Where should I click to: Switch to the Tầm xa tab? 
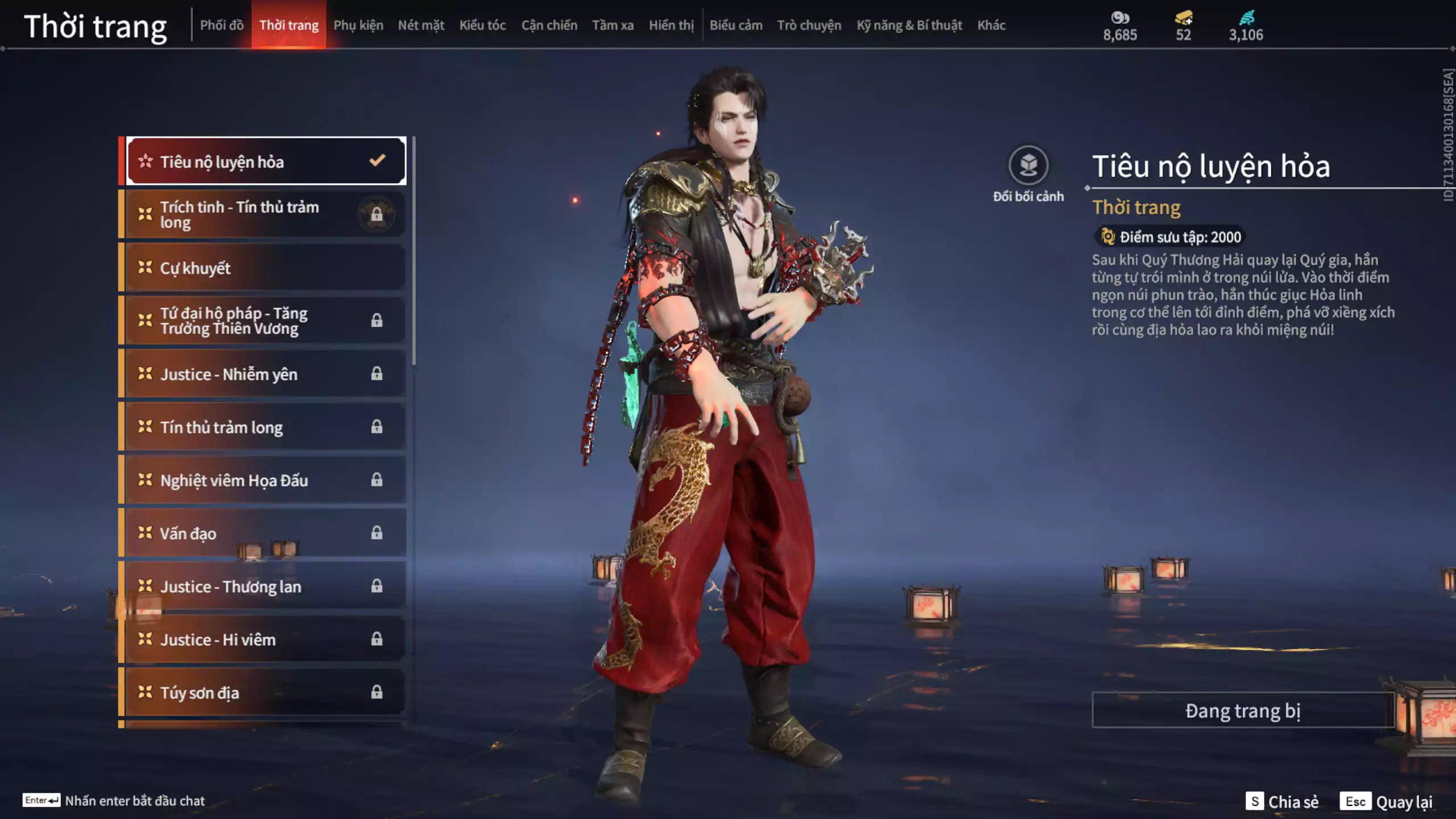click(613, 25)
